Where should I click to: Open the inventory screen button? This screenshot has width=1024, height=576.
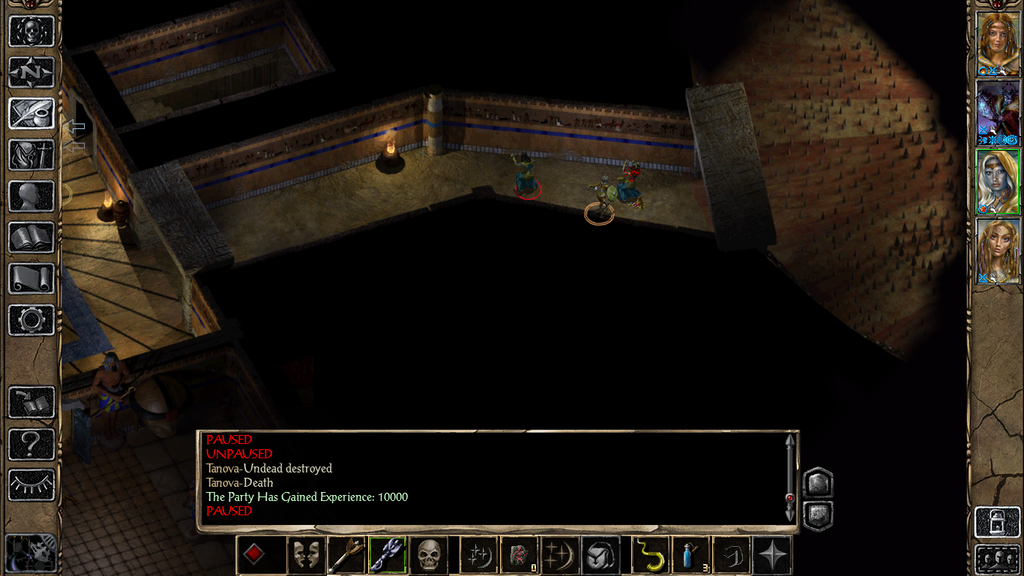pyautogui.click(x=31, y=154)
